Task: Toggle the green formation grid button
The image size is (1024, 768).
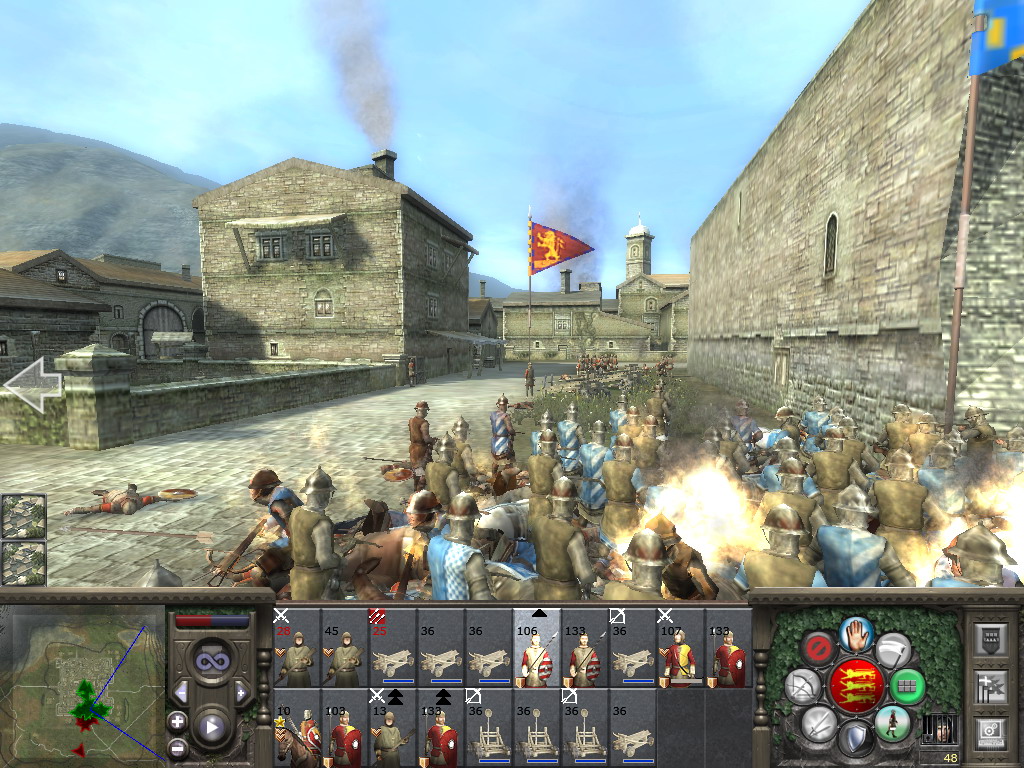Action: tap(906, 687)
